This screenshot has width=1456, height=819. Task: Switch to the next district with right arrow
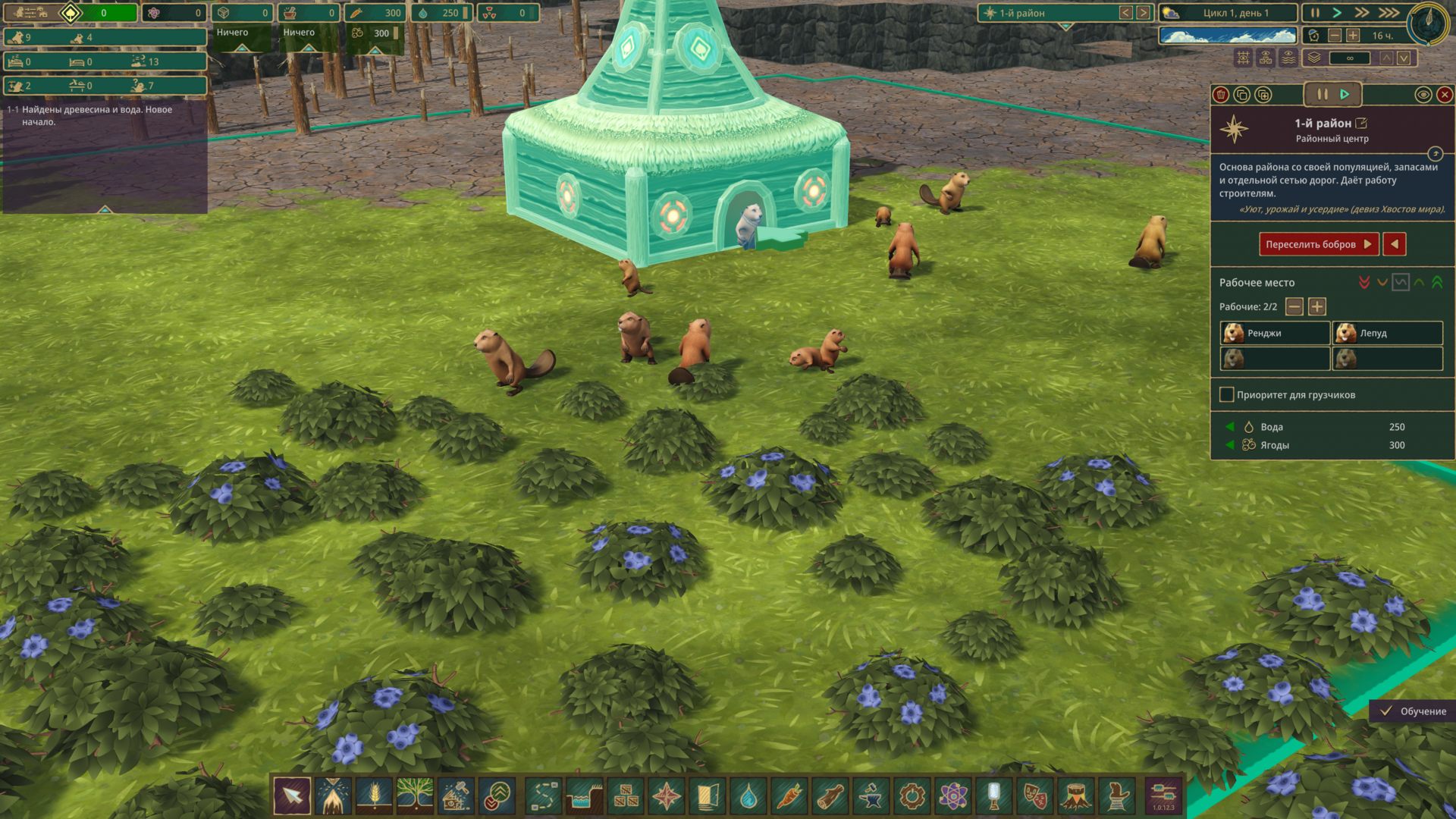point(1143,13)
